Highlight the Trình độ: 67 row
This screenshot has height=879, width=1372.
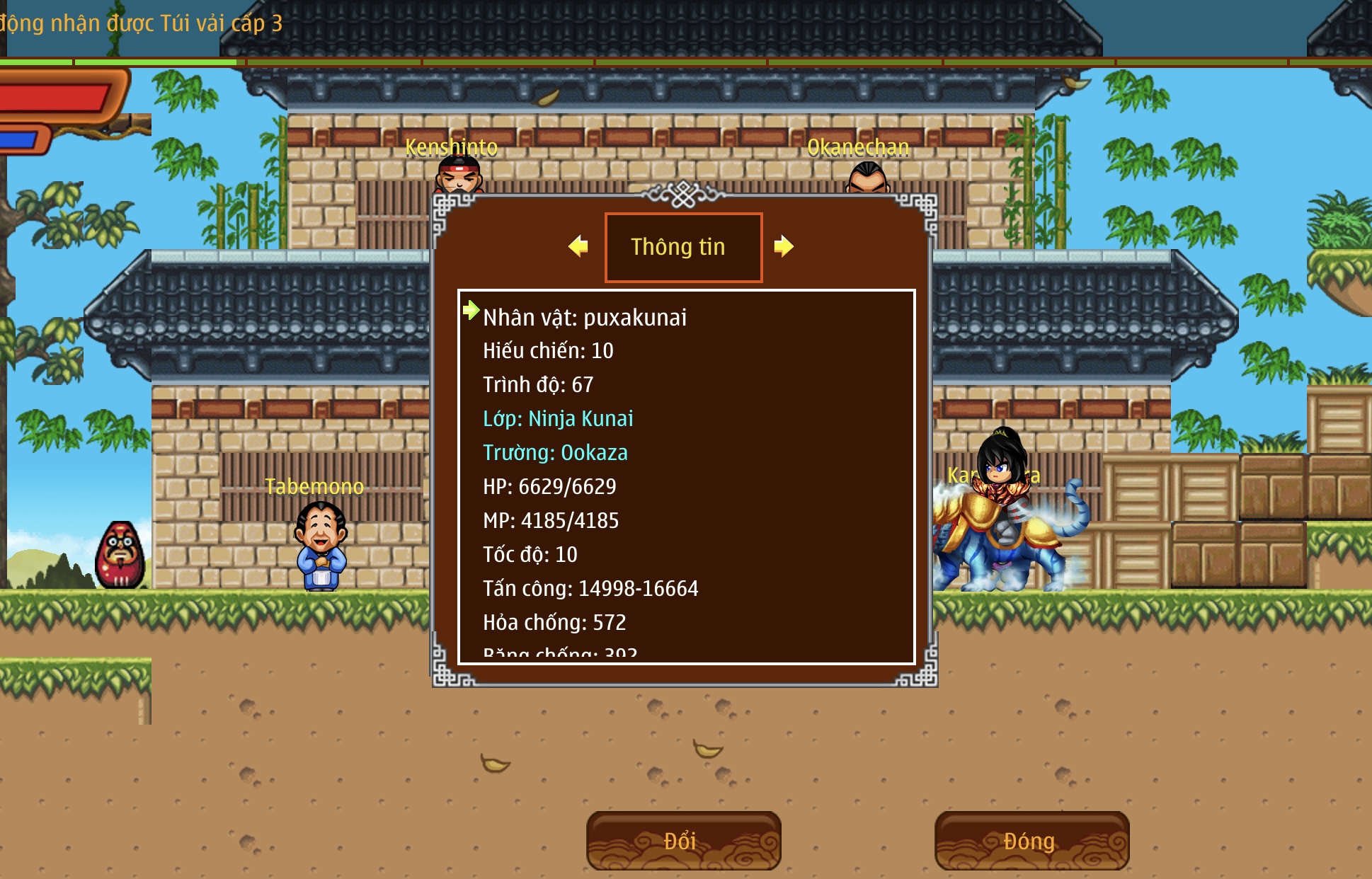[x=538, y=385]
